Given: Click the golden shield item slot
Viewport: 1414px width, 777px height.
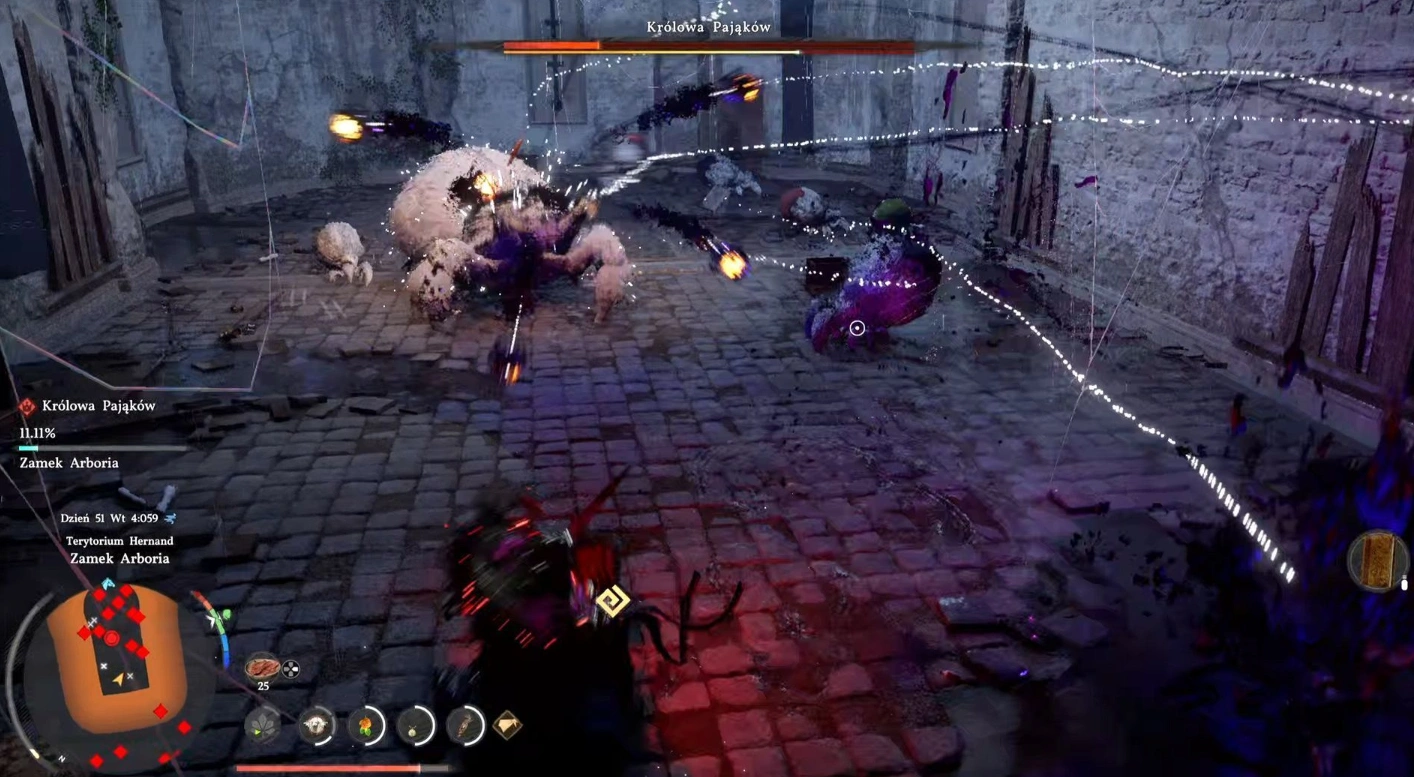Looking at the screenshot, I should point(1380,561).
